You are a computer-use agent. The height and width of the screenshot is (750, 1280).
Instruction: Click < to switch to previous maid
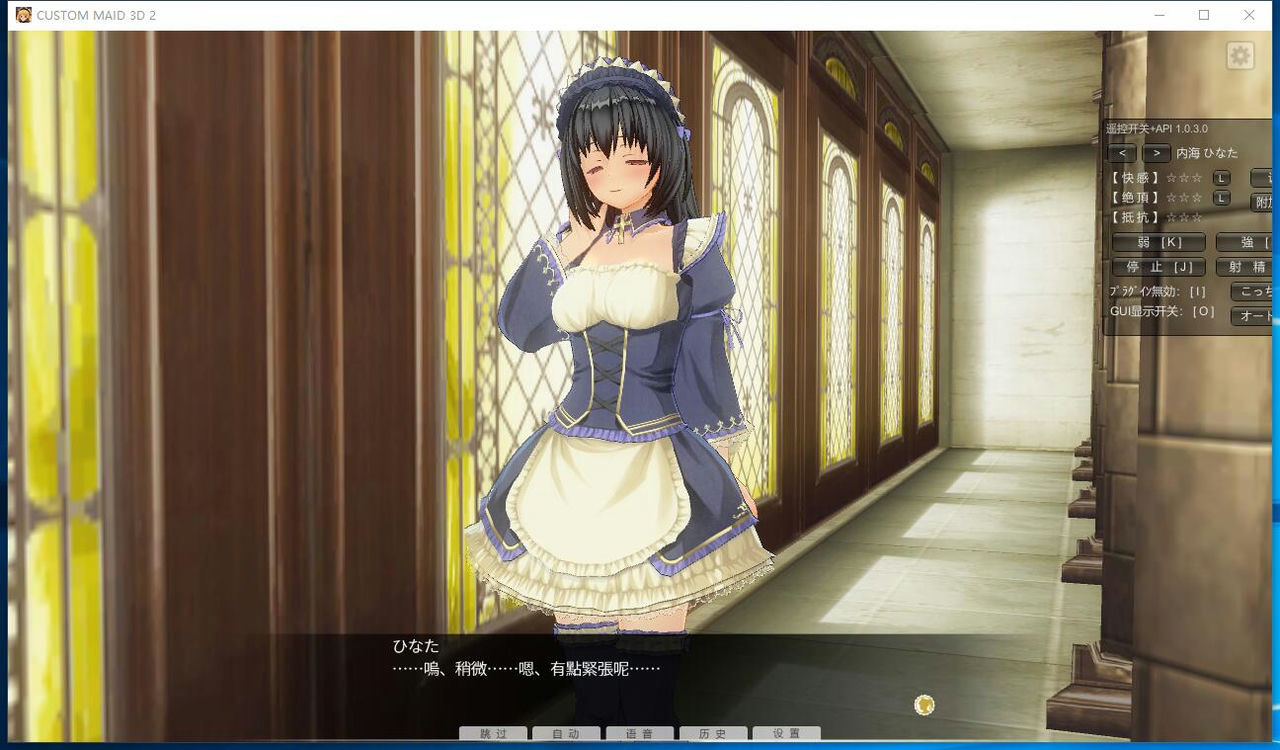tap(1122, 153)
